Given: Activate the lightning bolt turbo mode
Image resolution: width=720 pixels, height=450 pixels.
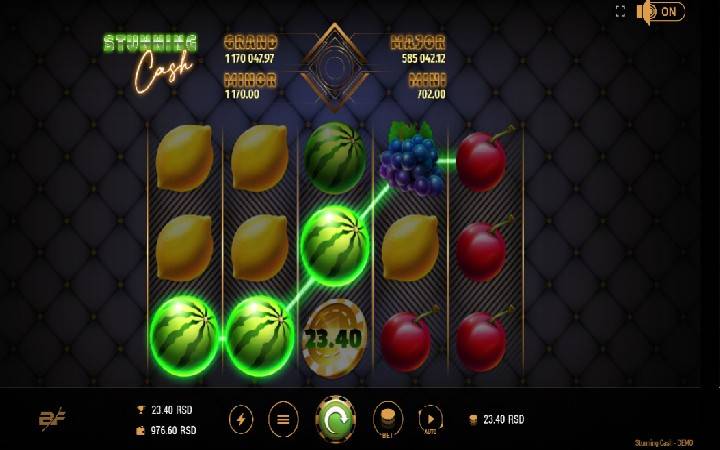Looking at the screenshot, I should [241, 418].
